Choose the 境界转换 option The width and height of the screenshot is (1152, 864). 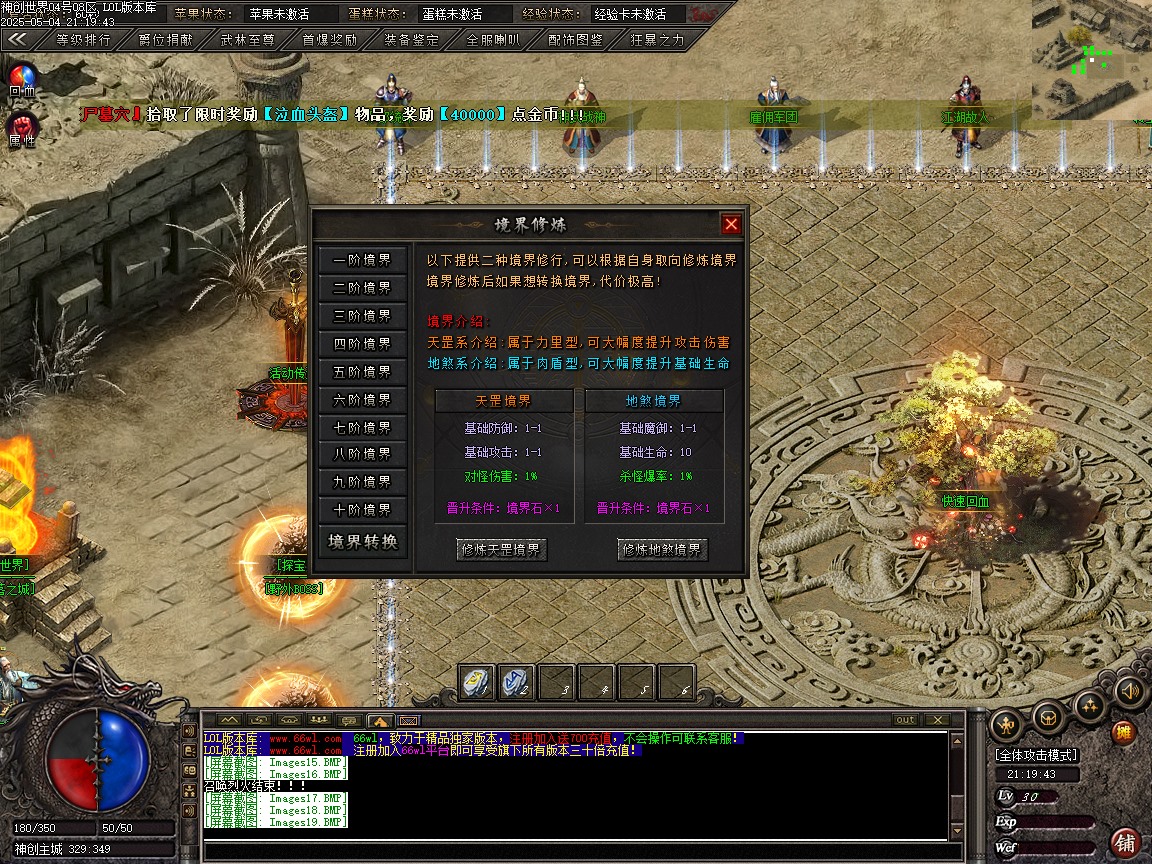pos(363,542)
